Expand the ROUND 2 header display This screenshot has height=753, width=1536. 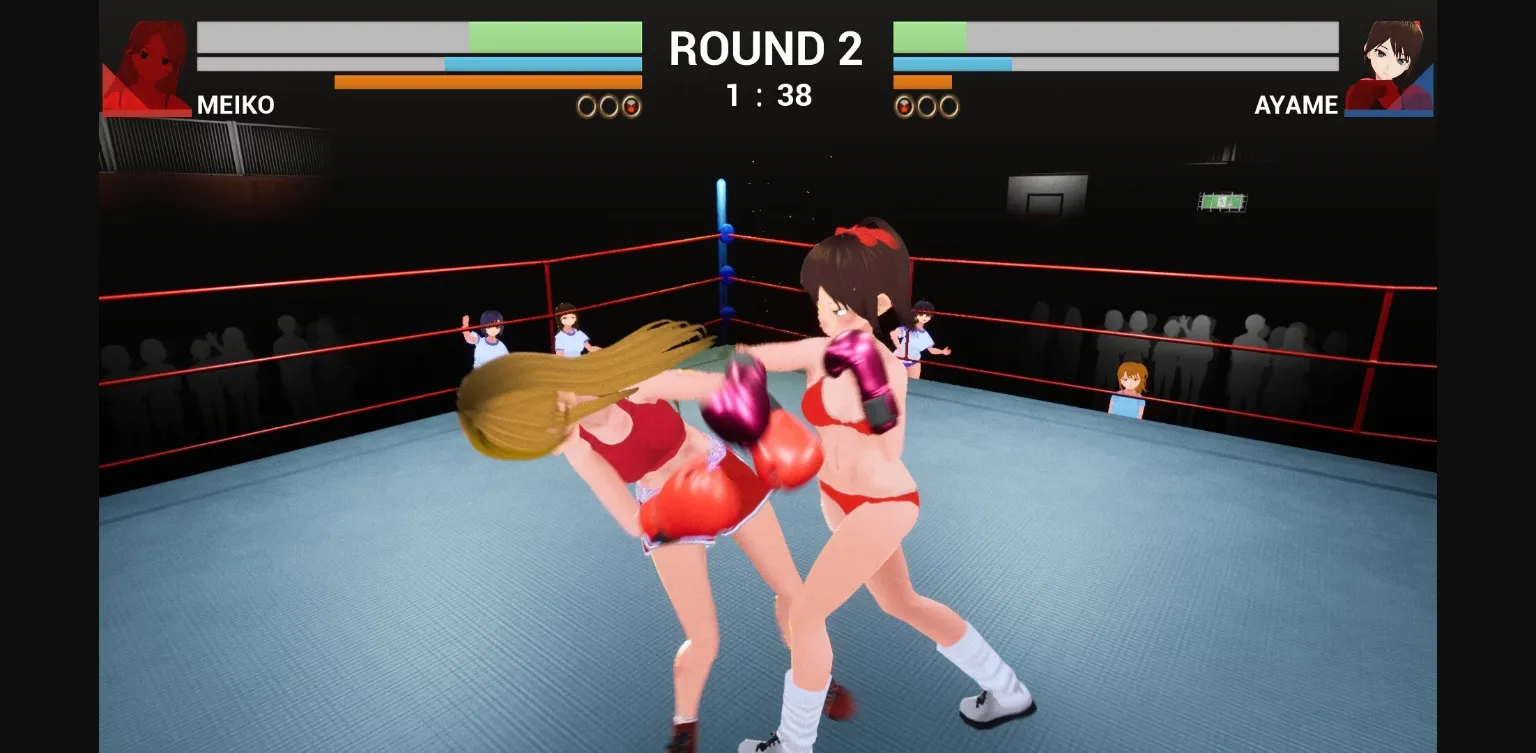[766, 47]
